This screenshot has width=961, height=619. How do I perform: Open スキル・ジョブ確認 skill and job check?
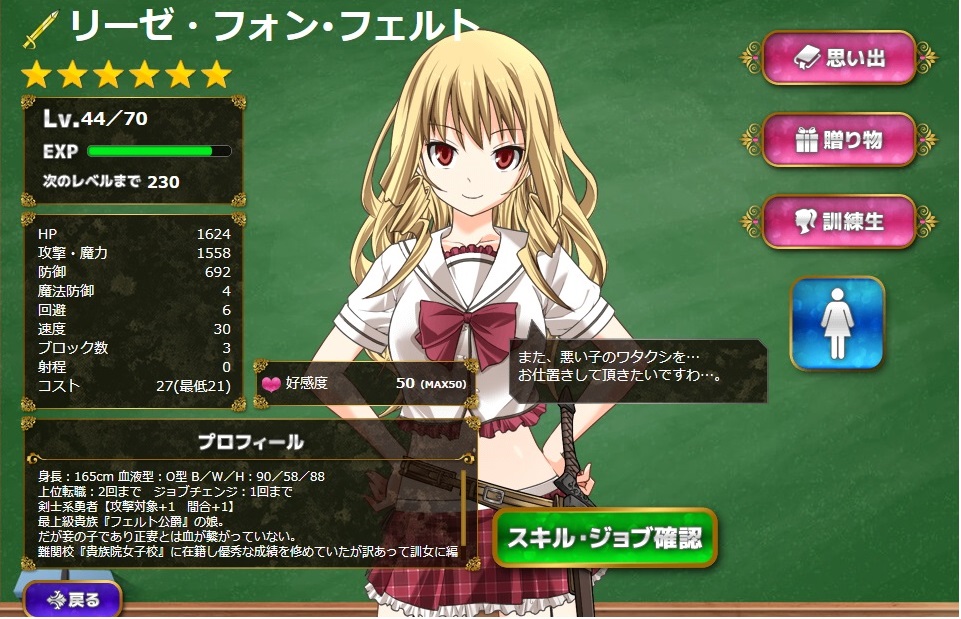pyautogui.click(x=604, y=538)
